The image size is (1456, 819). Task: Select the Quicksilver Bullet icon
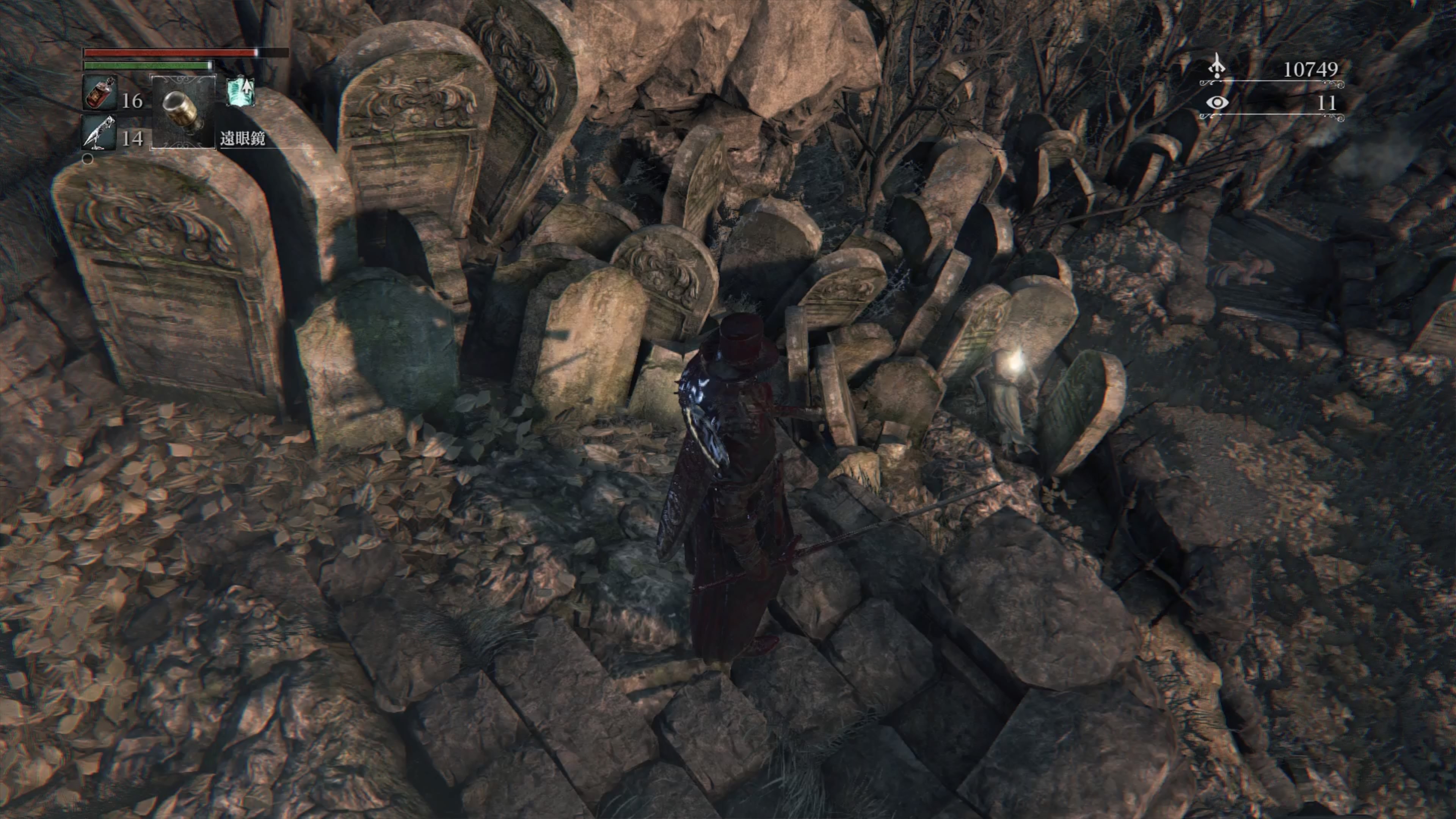click(x=99, y=134)
